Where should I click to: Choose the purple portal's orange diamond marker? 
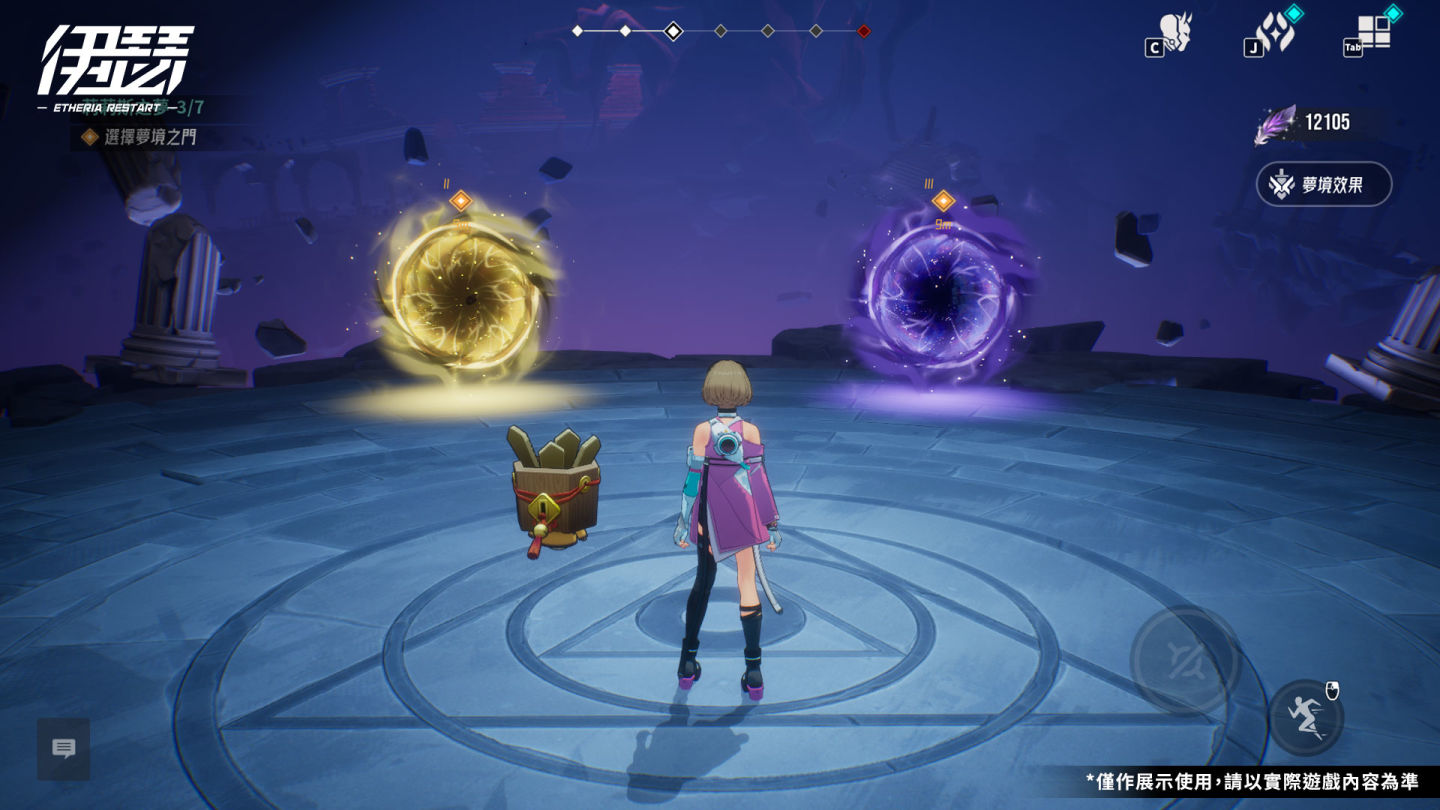(943, 201)
